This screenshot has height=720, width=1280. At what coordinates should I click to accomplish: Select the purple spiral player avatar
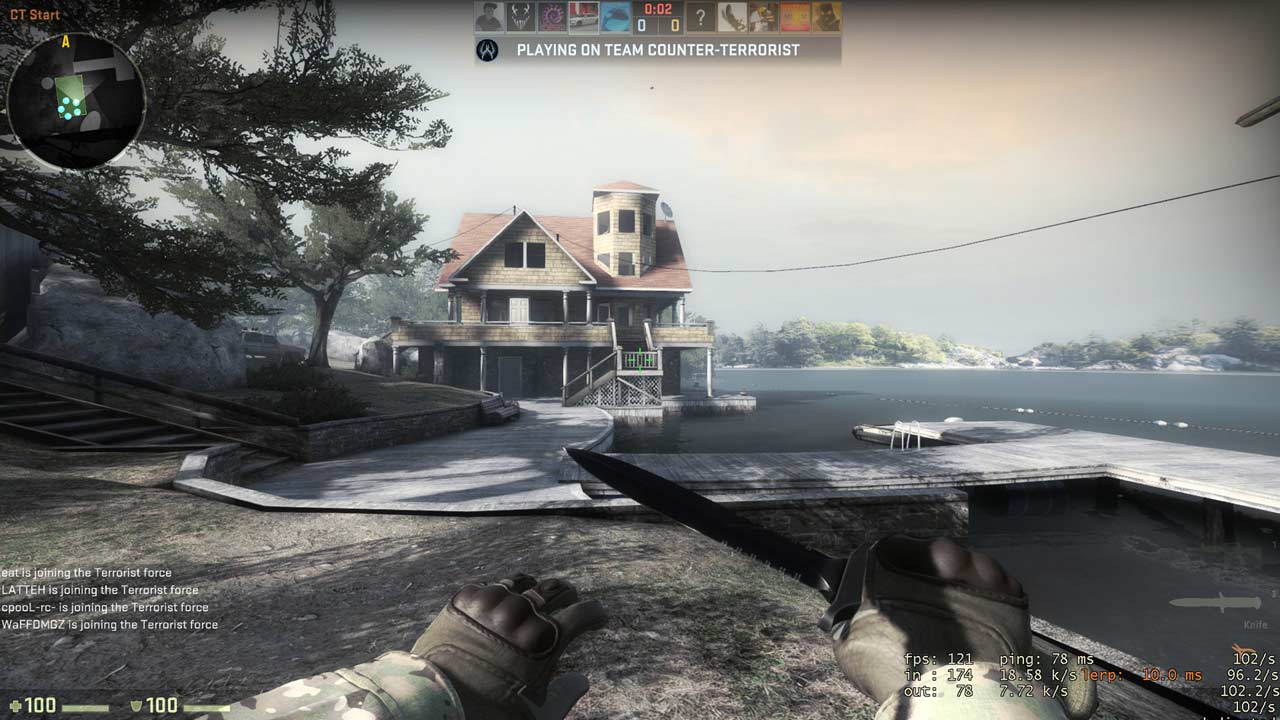click(552, 16)
